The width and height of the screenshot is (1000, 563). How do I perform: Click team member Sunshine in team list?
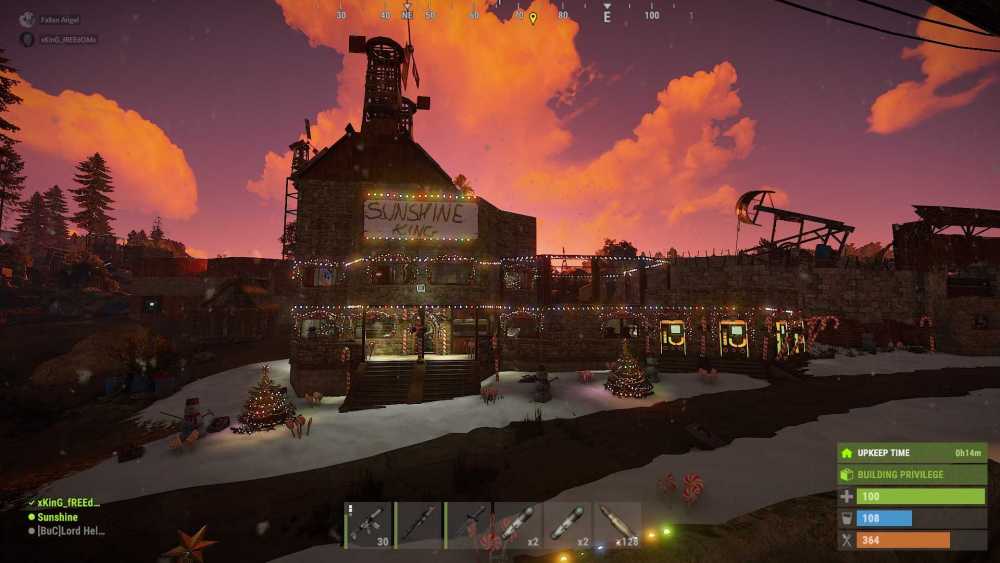pos(57,517)
